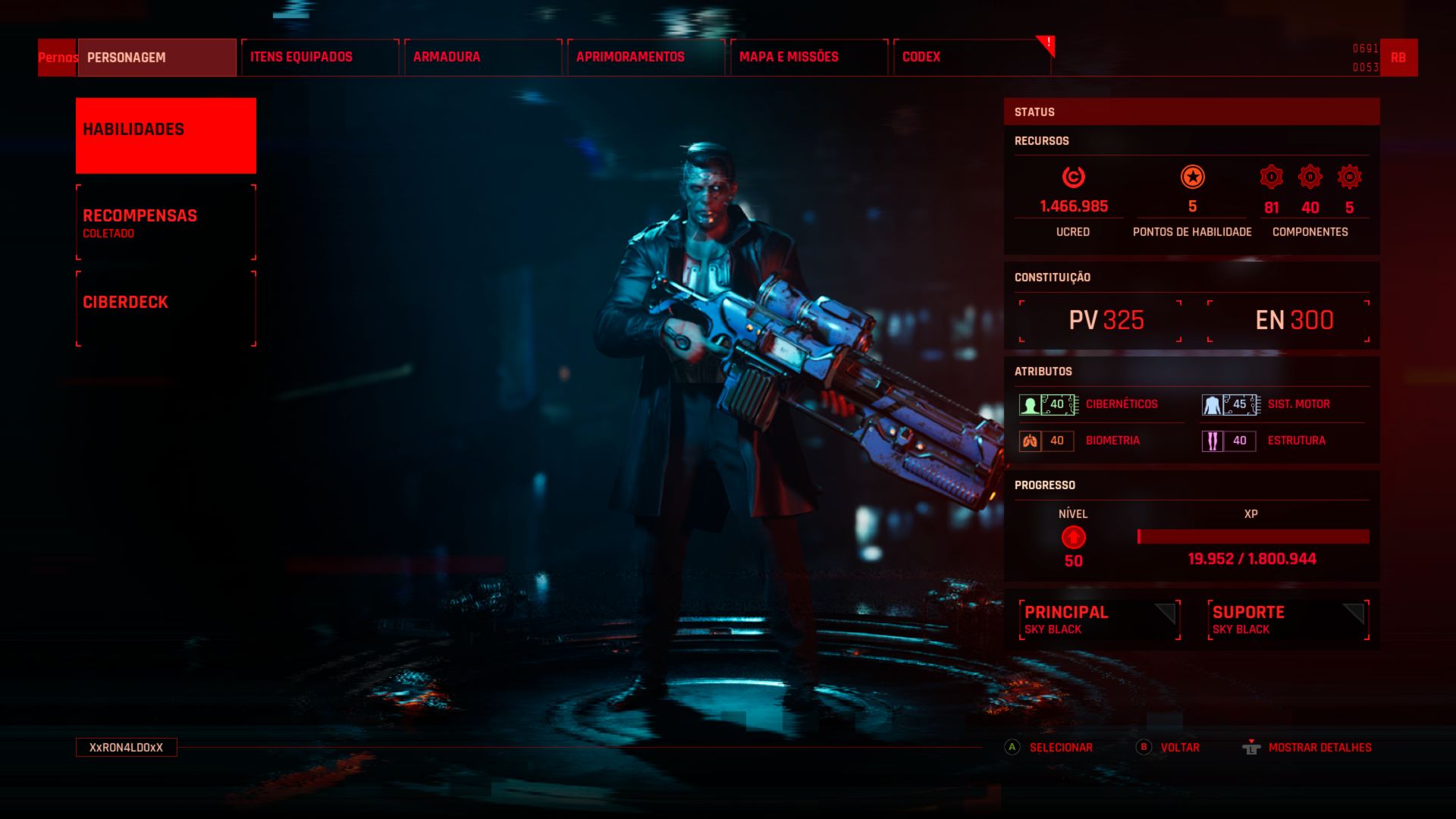Select the Biometria attribute
1456x819 pixels.
pos(1100,441)
